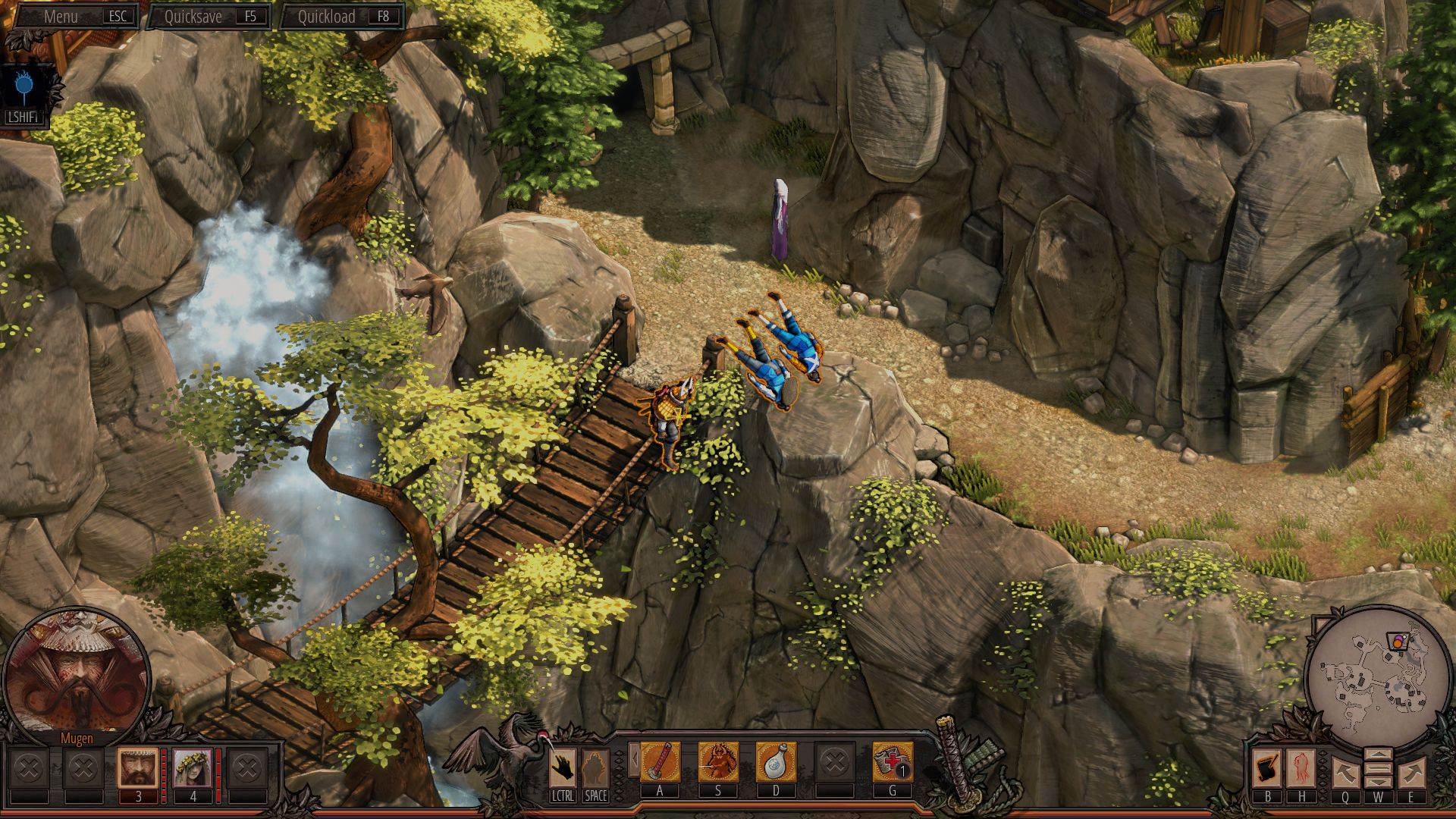
Task: Toggle the crouch silhouette icon
Action: tap(595, 766)
